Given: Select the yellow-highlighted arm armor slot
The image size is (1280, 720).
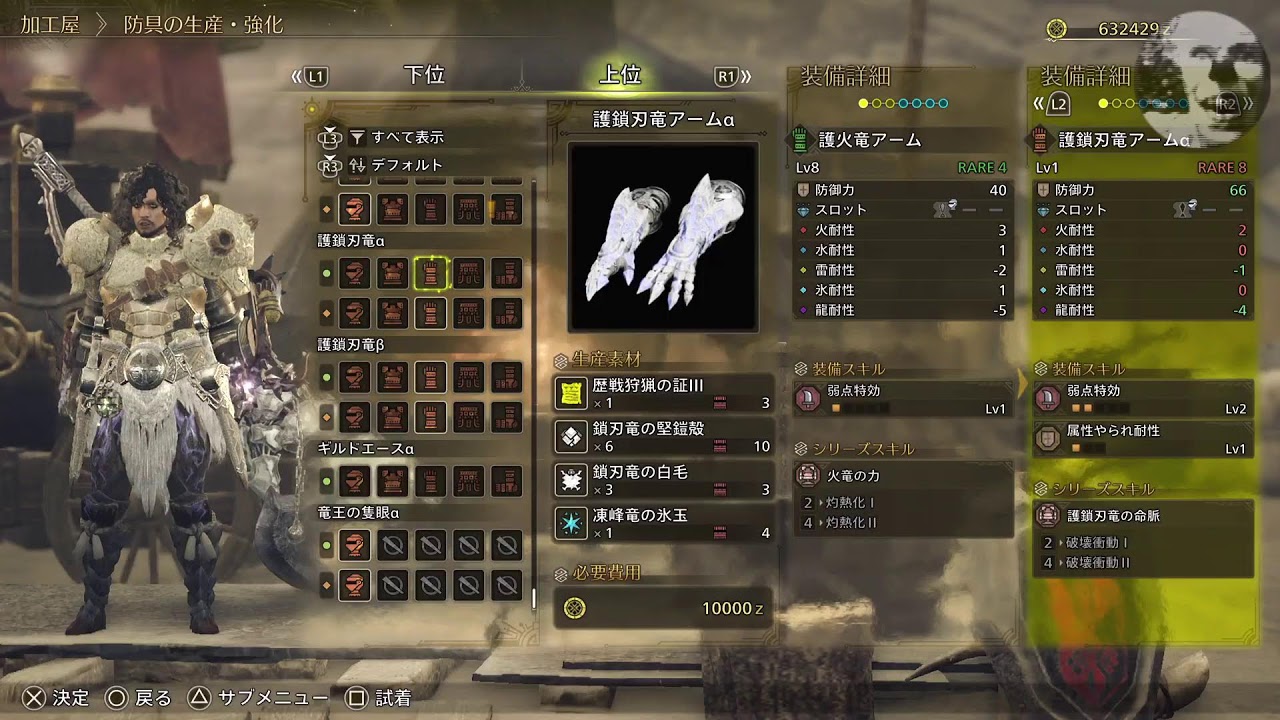Looking at the screenshot, I should (431, 273).
